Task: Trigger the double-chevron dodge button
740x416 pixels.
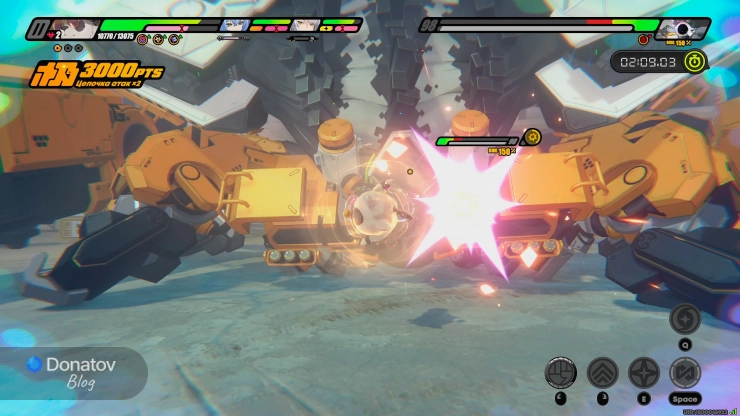Action: [x=602, y=373]
